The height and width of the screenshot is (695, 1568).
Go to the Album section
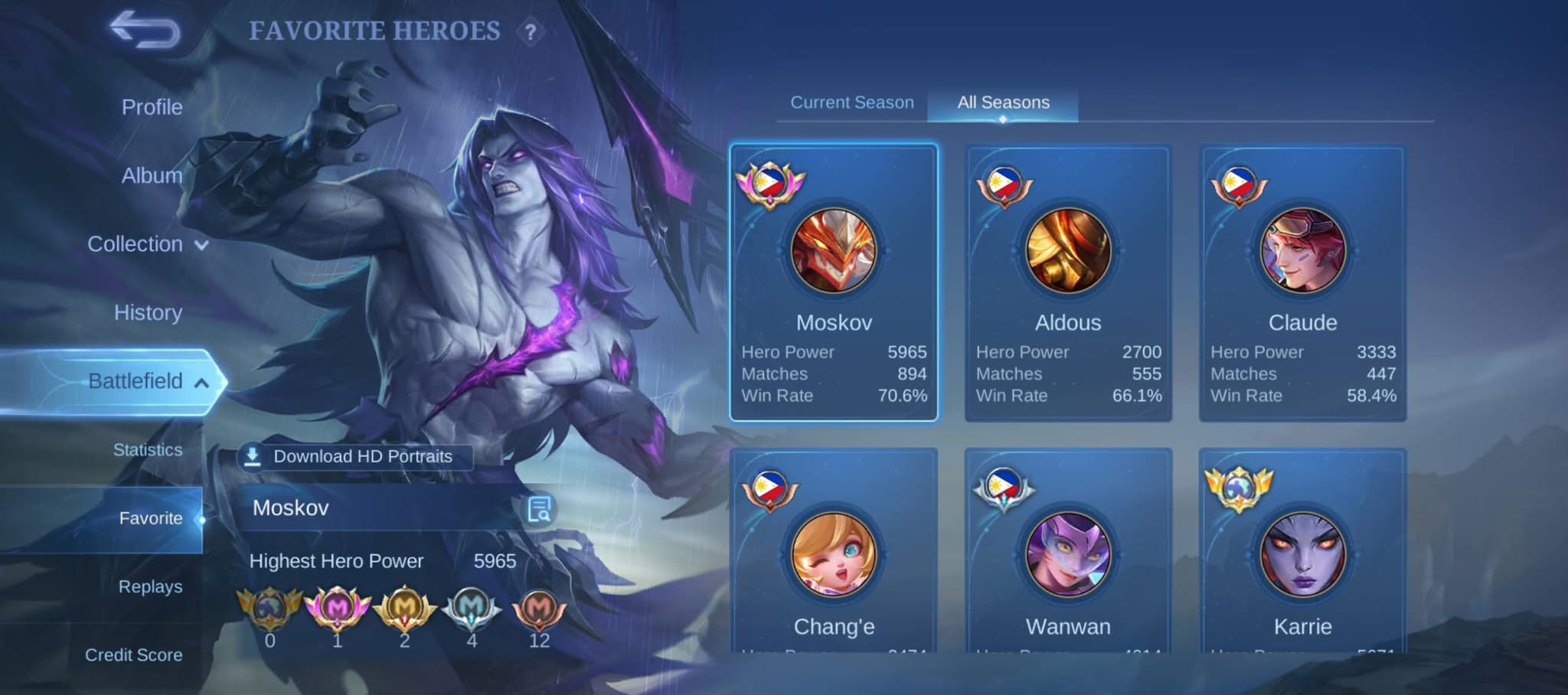tap(152, 175)
